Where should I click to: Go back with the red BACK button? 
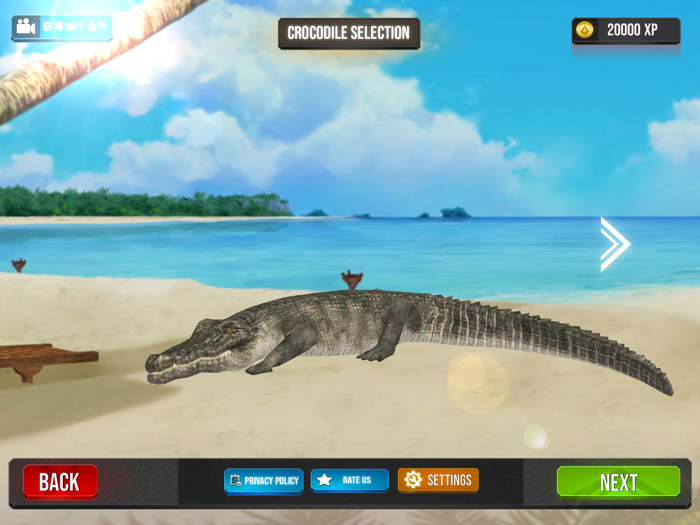point(60,482)
